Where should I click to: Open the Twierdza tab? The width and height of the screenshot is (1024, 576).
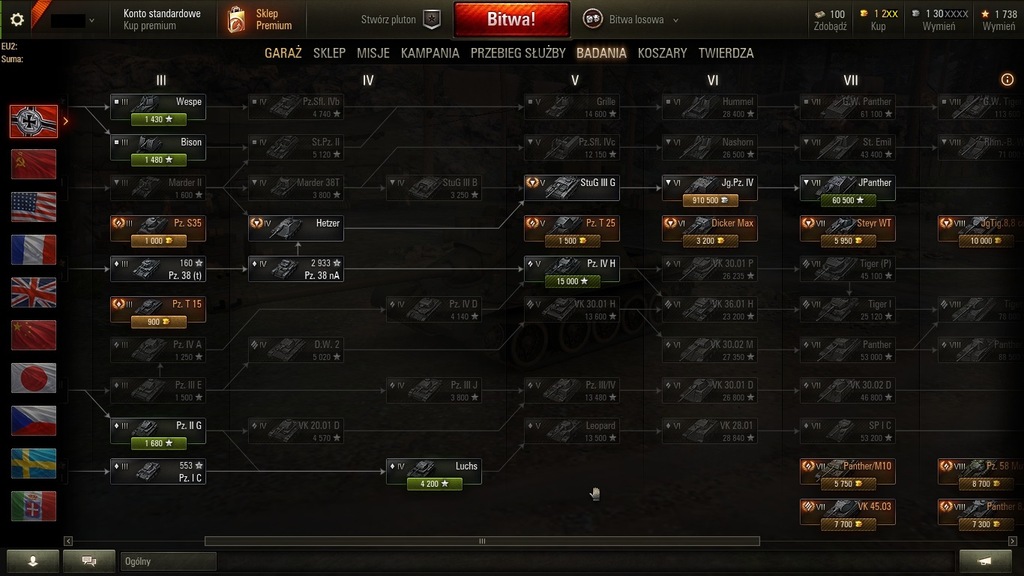pos(726,53)
